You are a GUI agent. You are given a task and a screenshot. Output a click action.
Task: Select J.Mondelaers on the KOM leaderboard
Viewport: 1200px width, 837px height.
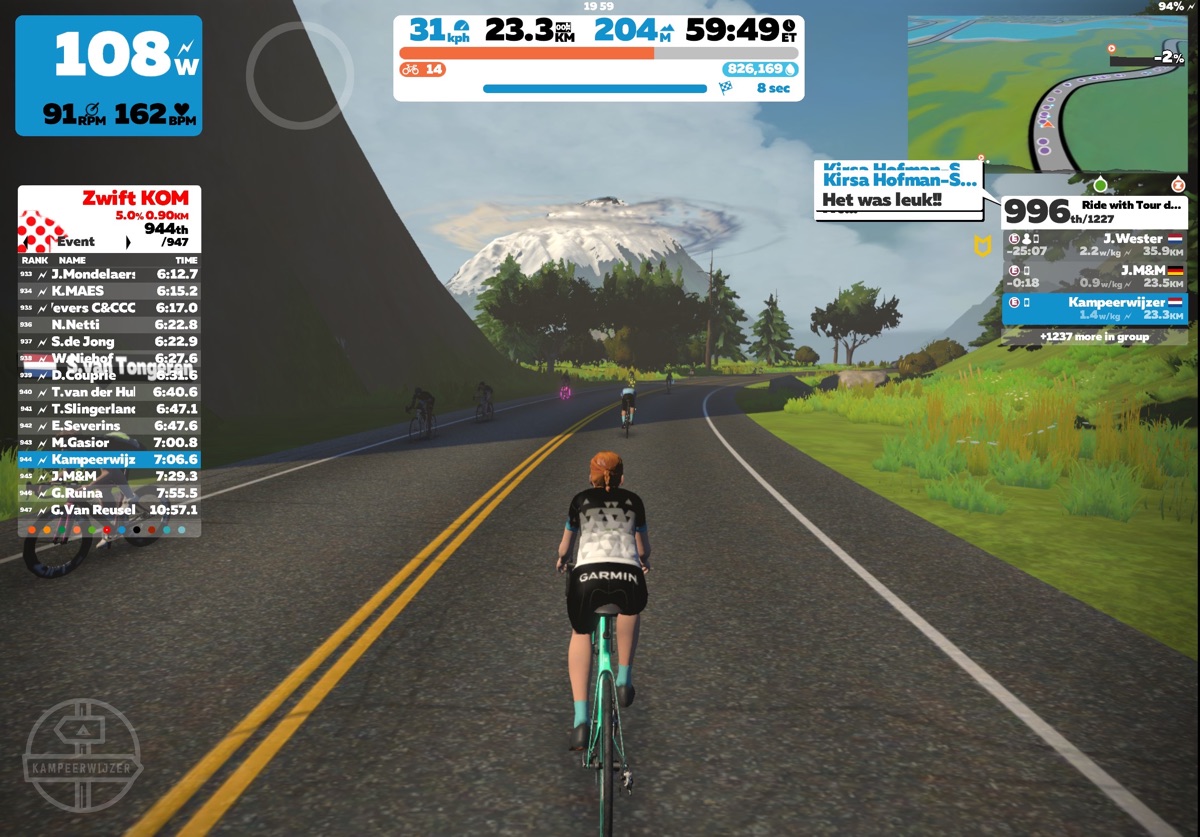(109, 274)
